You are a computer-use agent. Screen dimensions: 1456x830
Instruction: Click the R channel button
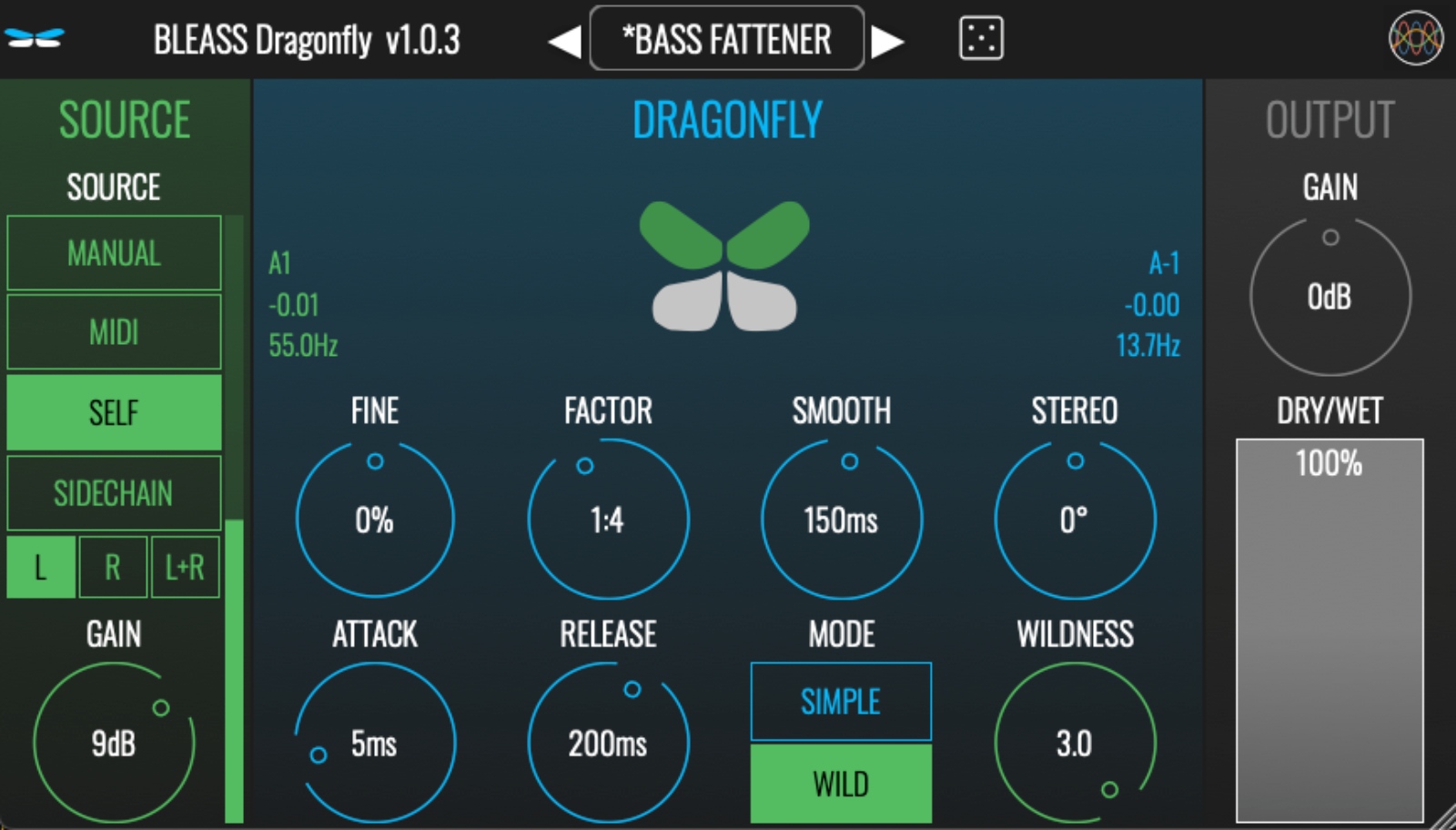tap(111, 567)
